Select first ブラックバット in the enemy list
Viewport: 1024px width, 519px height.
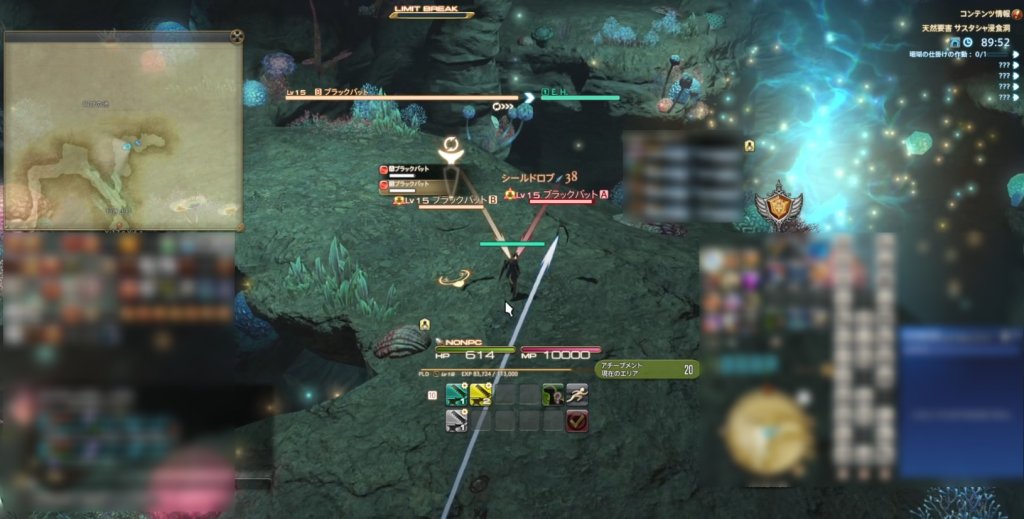click(x=410, y=170)
